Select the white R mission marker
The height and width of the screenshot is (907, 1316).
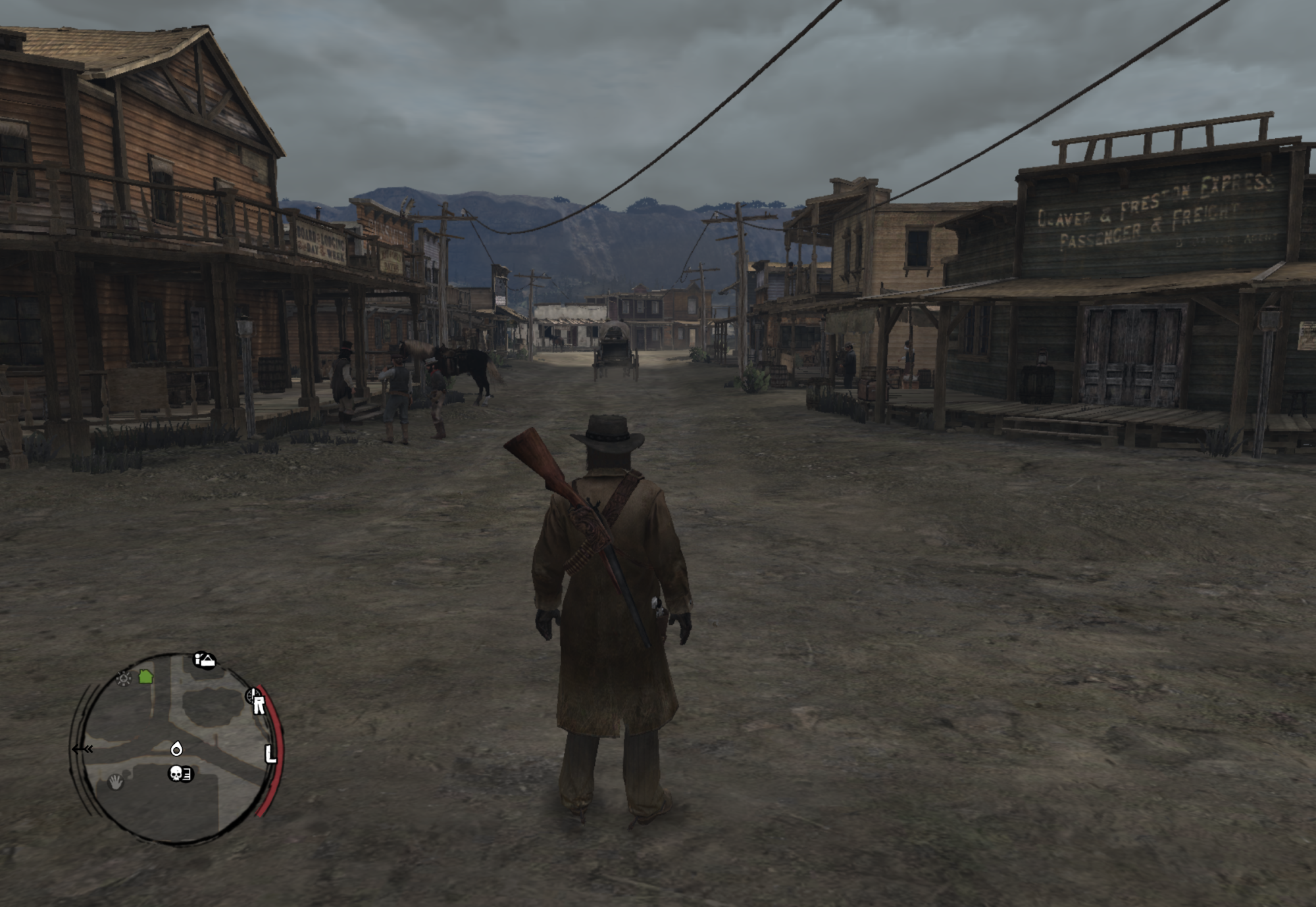(259, 705)
